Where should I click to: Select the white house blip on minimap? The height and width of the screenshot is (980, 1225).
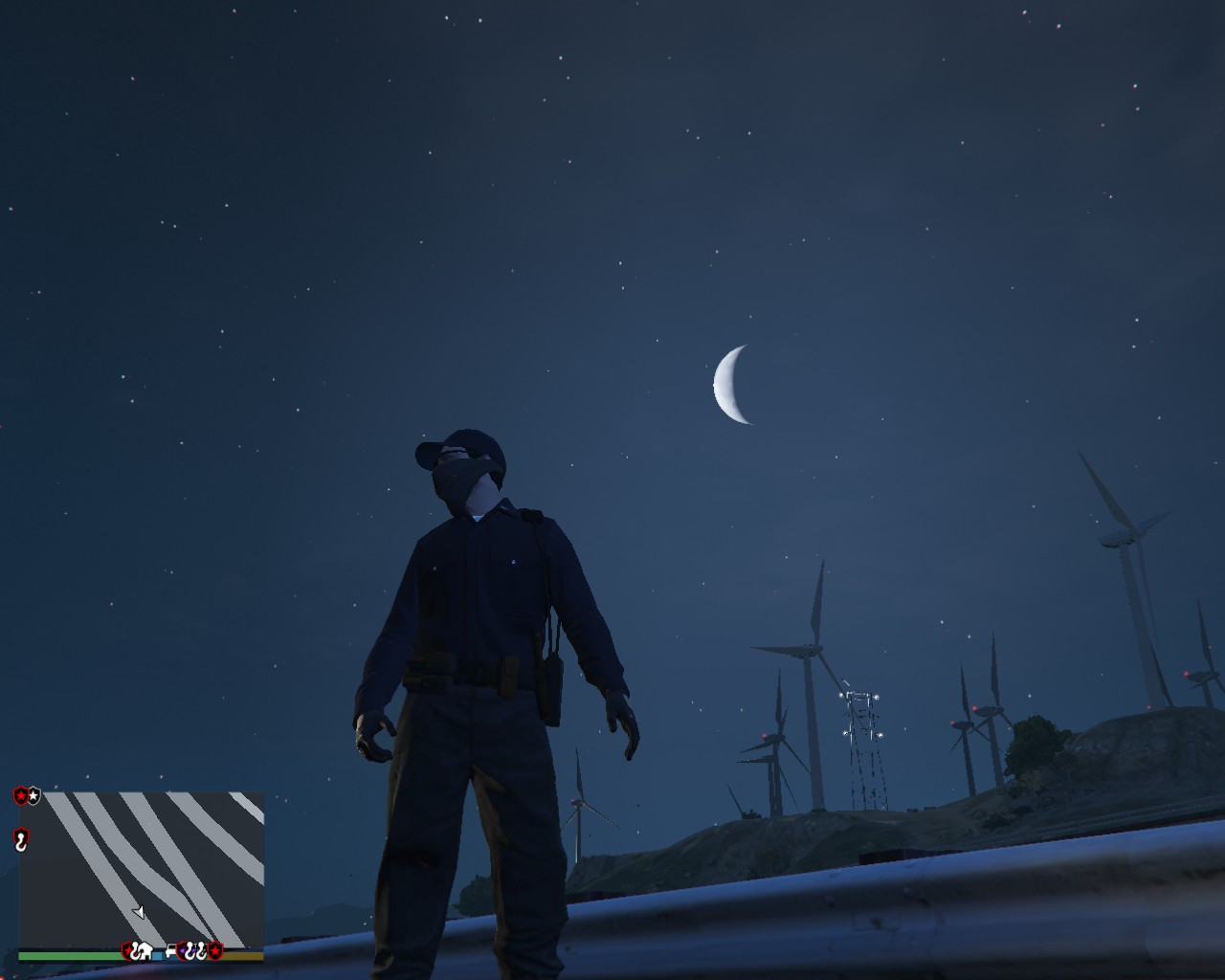(x=144, y=951)
